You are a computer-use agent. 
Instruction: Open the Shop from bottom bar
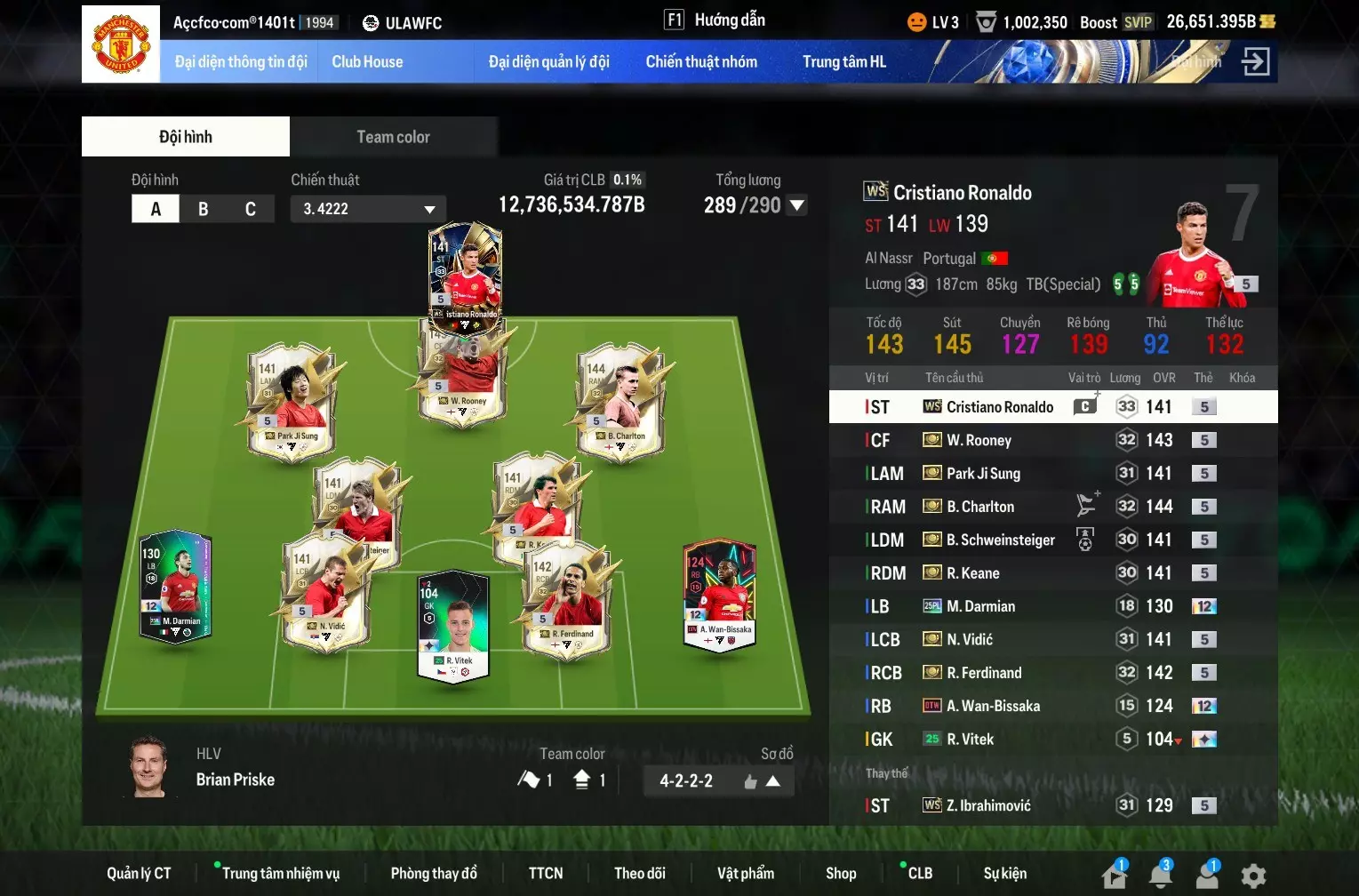tap(841, 873)
